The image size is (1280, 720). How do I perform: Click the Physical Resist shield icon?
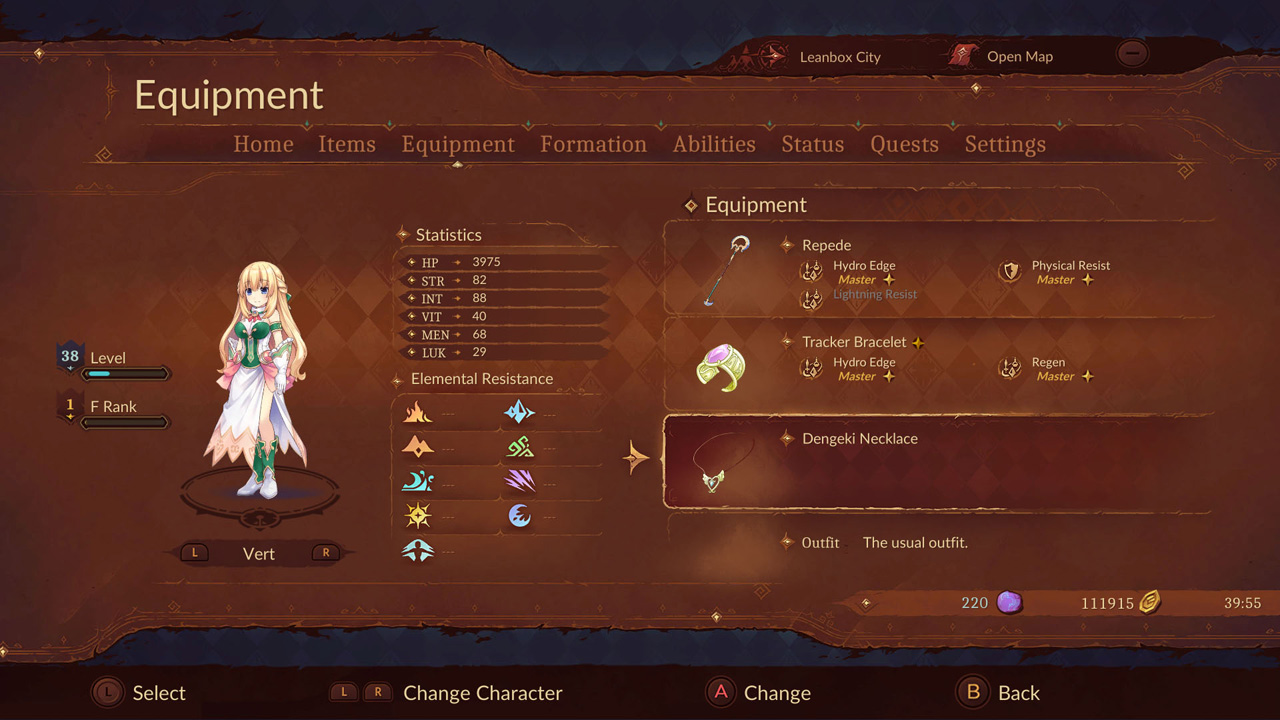point(1010,272)
